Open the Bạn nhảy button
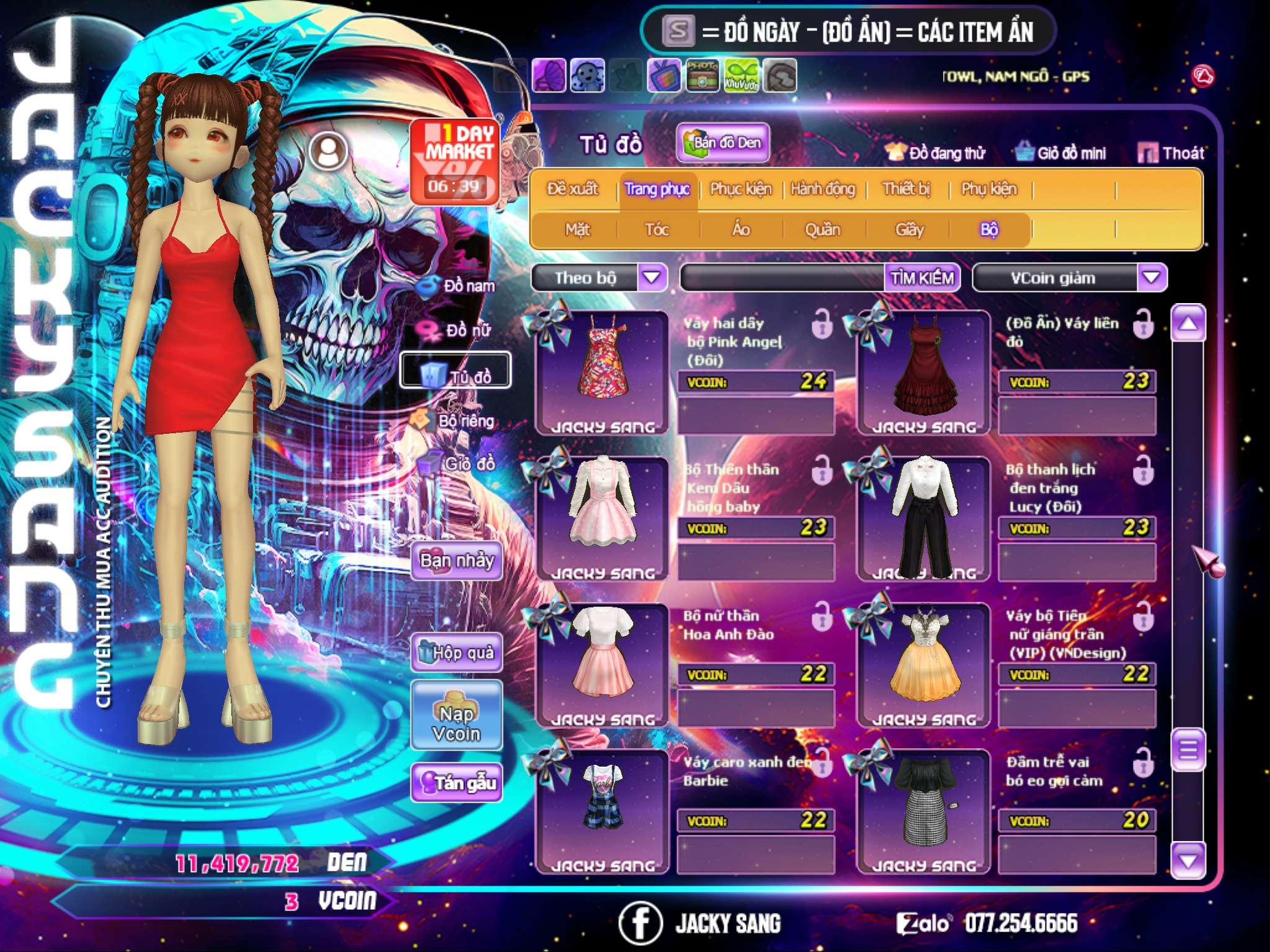 coord(457,561)
